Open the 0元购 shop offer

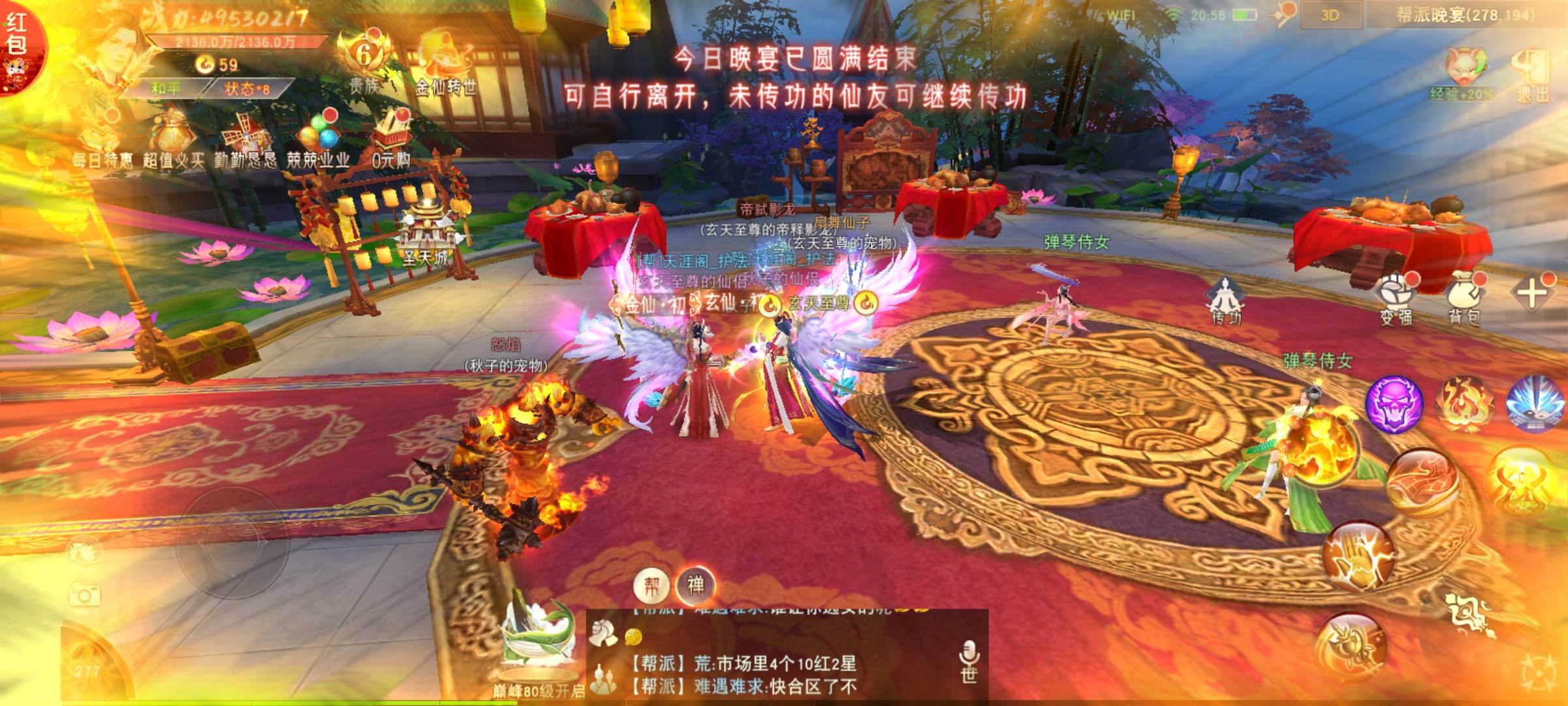[x=391, y=139]
